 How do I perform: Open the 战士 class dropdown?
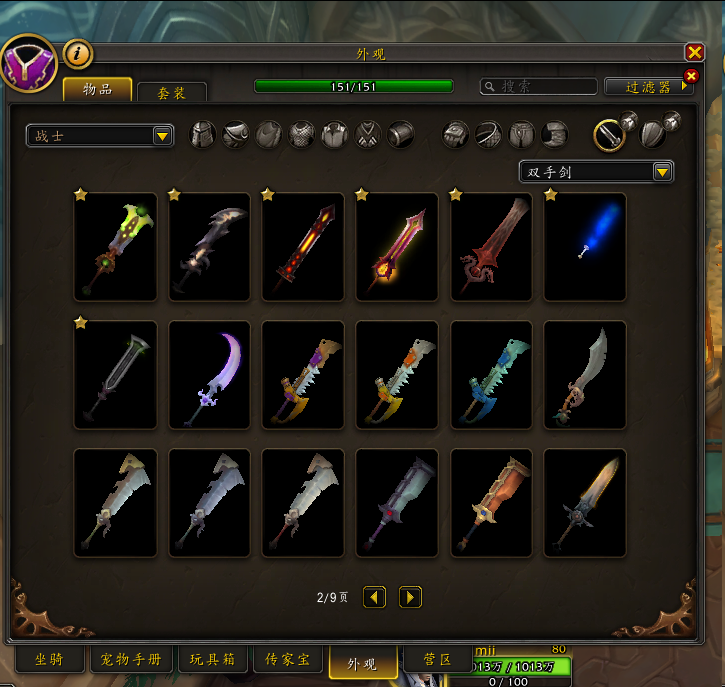(x=100, y=136)
